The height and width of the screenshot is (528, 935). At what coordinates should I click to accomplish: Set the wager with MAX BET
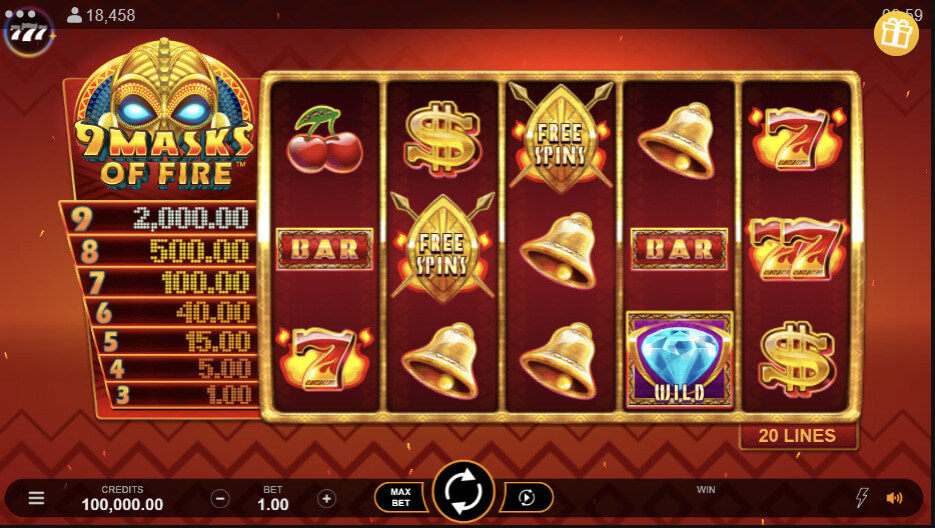click(400, 497)
